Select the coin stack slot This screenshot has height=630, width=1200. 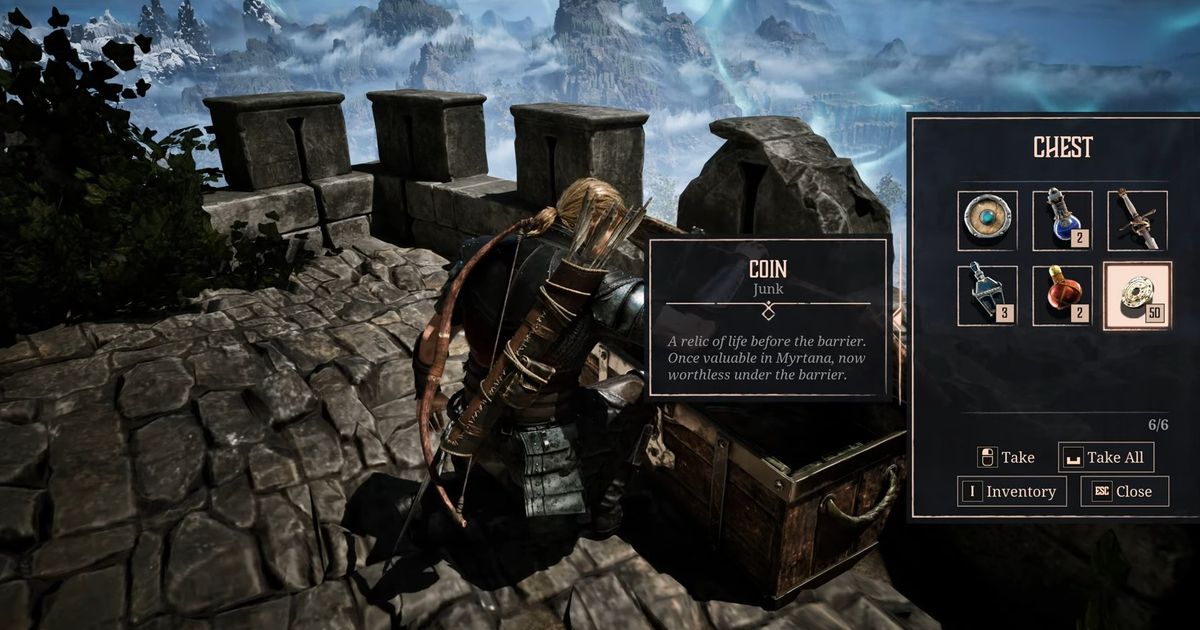tap(1137, 295)
